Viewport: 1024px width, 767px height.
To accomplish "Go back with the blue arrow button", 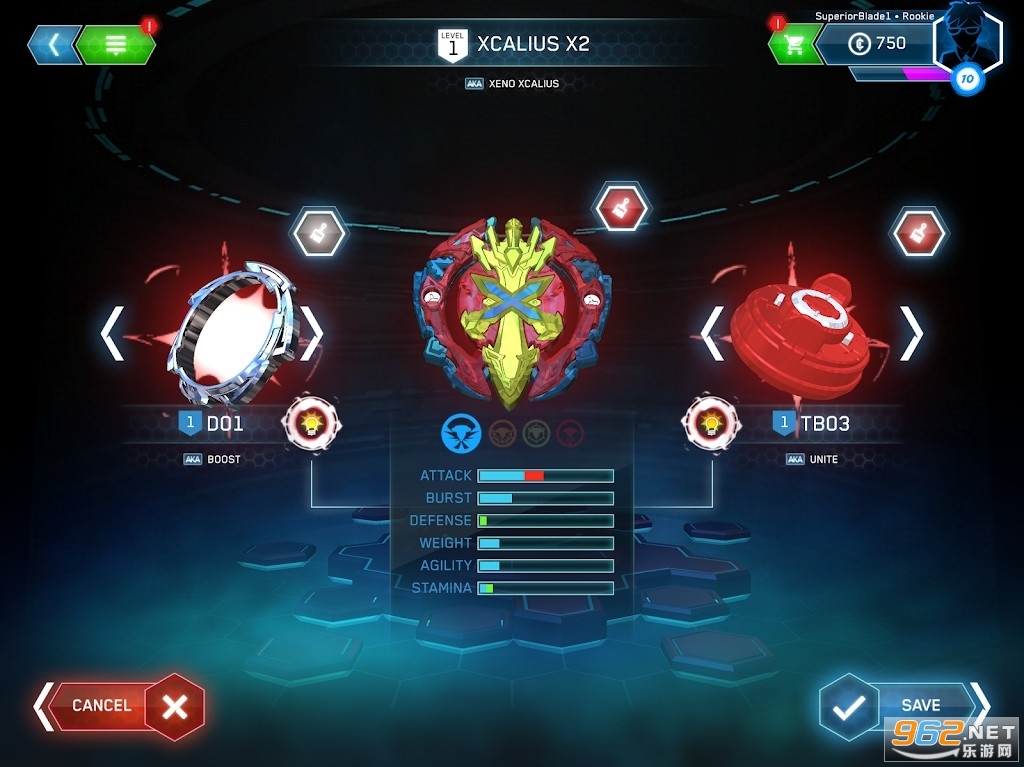I will (54, 45).
